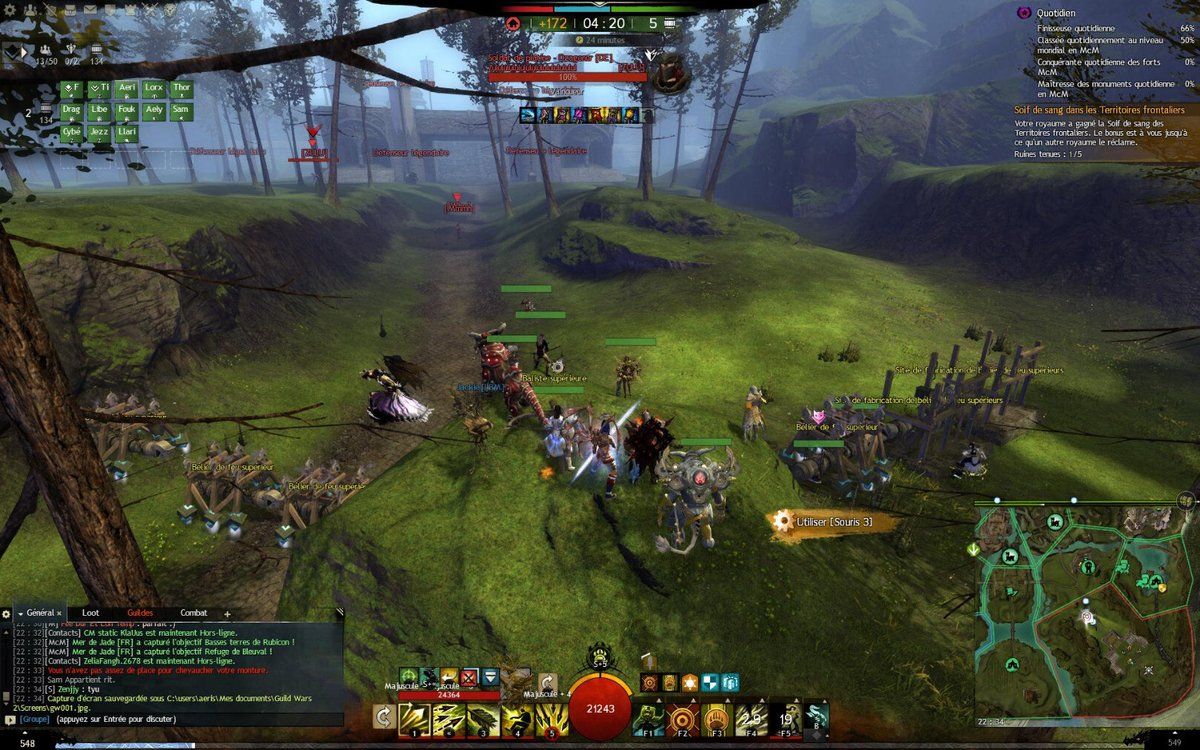Use the F1 pet skill
This screenshot has height=750, width=1200.
pyautogui.click(x=649, y=718)
